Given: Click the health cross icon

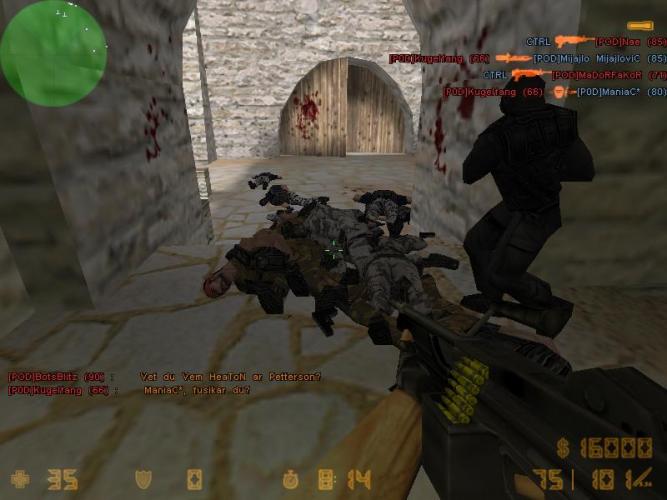Looking at the screenshot, I should pyautogui.click(x=20, y=479).
